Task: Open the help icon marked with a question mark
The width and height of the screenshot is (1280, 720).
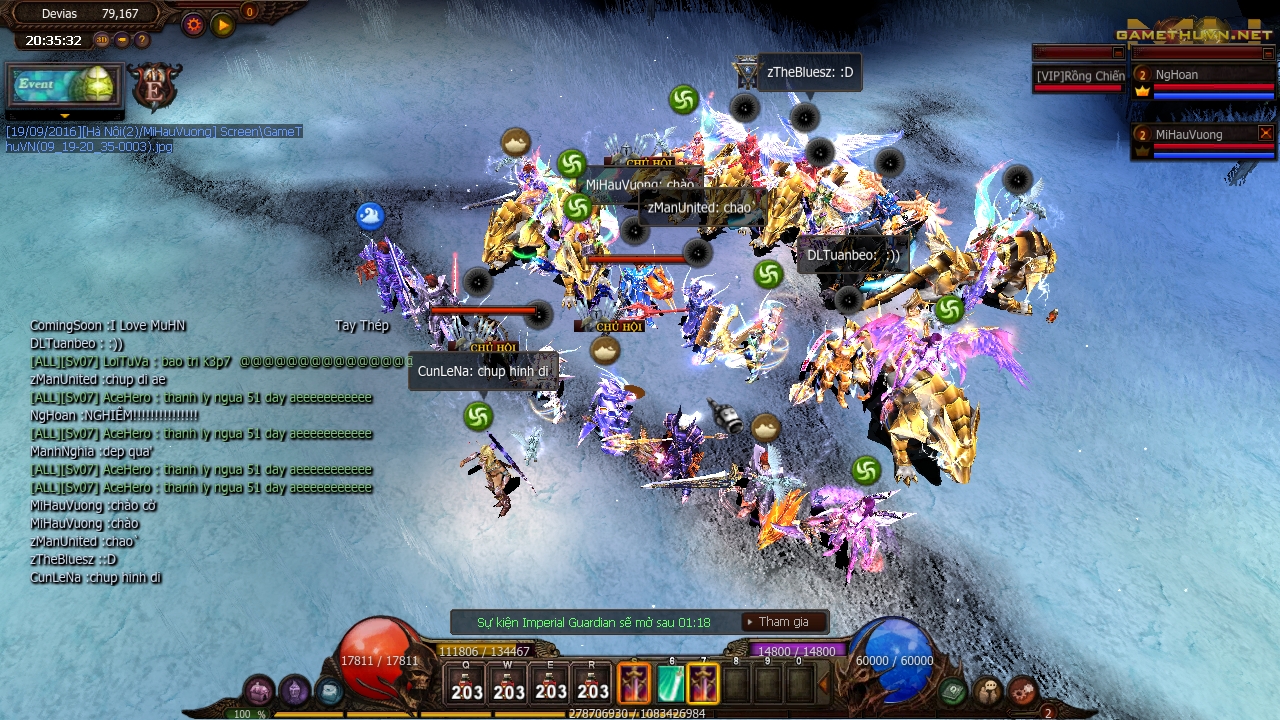Action: click(140, 40)
